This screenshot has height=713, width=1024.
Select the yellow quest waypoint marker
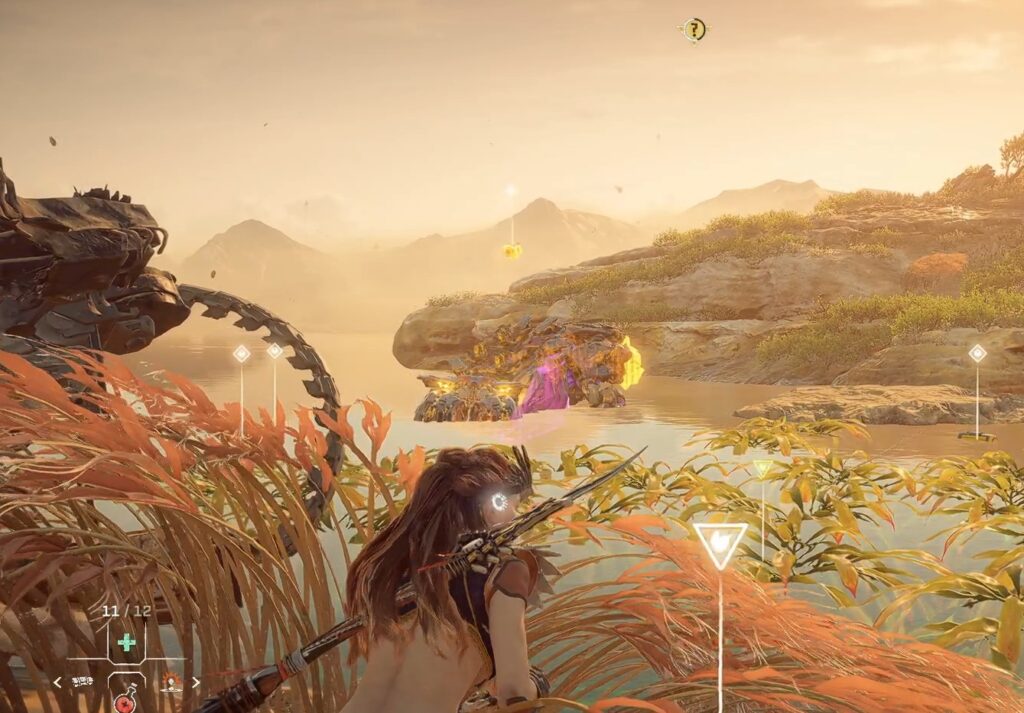click(x=512, y=250)
